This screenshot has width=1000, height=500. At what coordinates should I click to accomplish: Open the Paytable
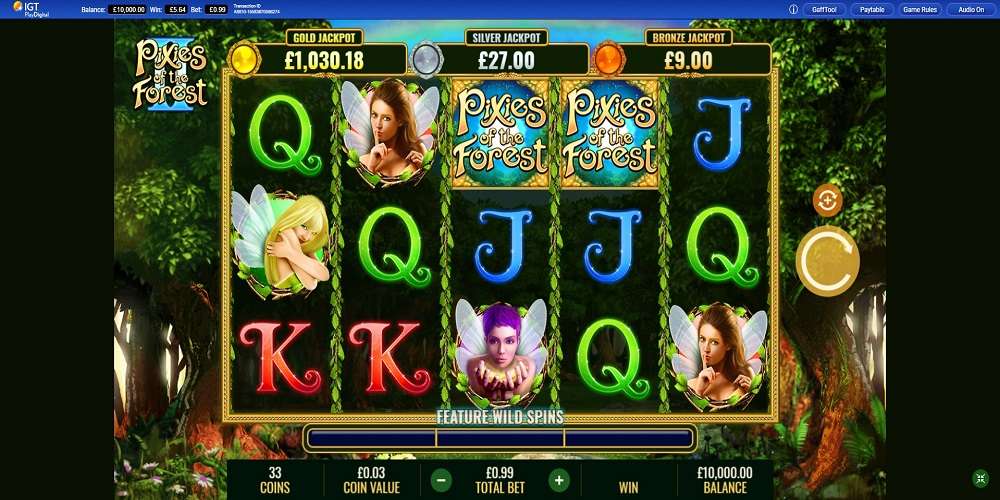[872, 9]
